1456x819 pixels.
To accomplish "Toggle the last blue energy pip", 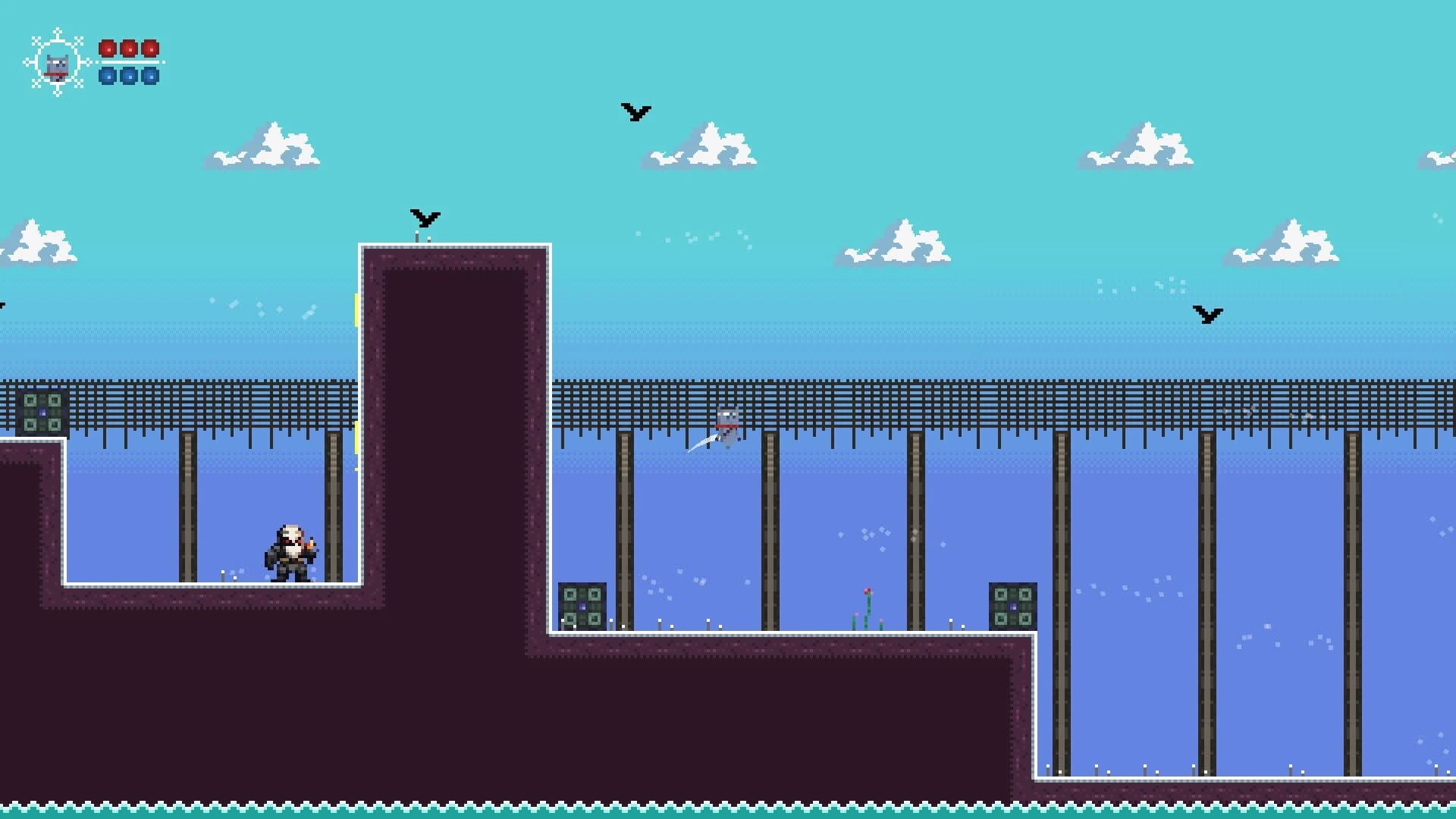I will (150, 76).
